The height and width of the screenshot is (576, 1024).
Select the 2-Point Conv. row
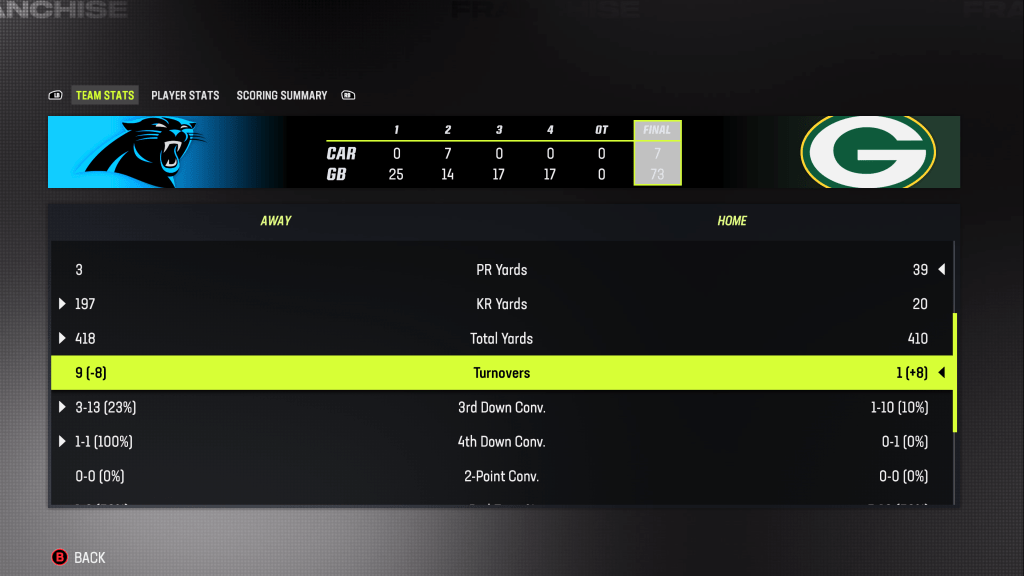(501, 476)
